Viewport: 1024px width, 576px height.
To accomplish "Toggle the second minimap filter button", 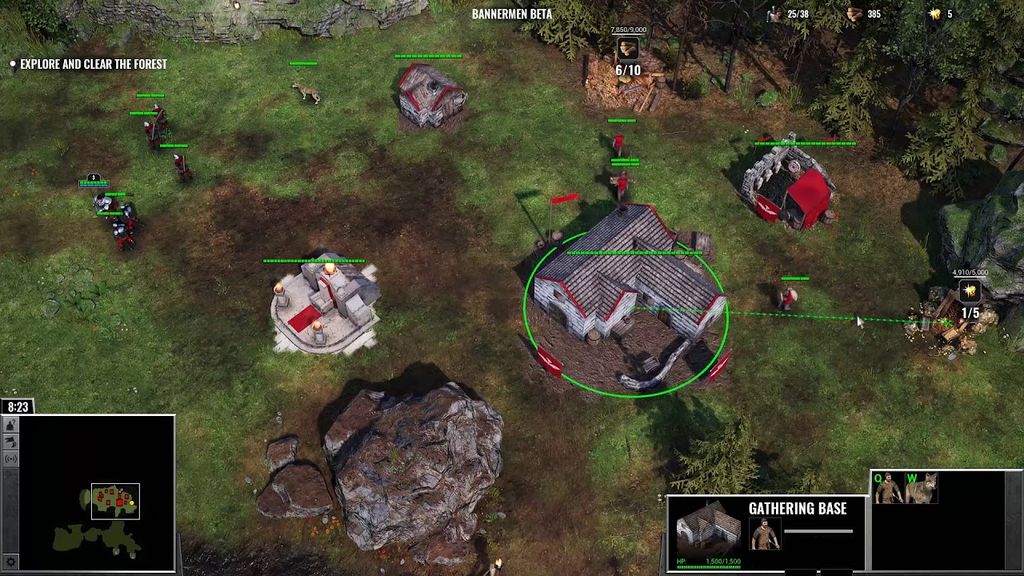I will tap(11, 442).
